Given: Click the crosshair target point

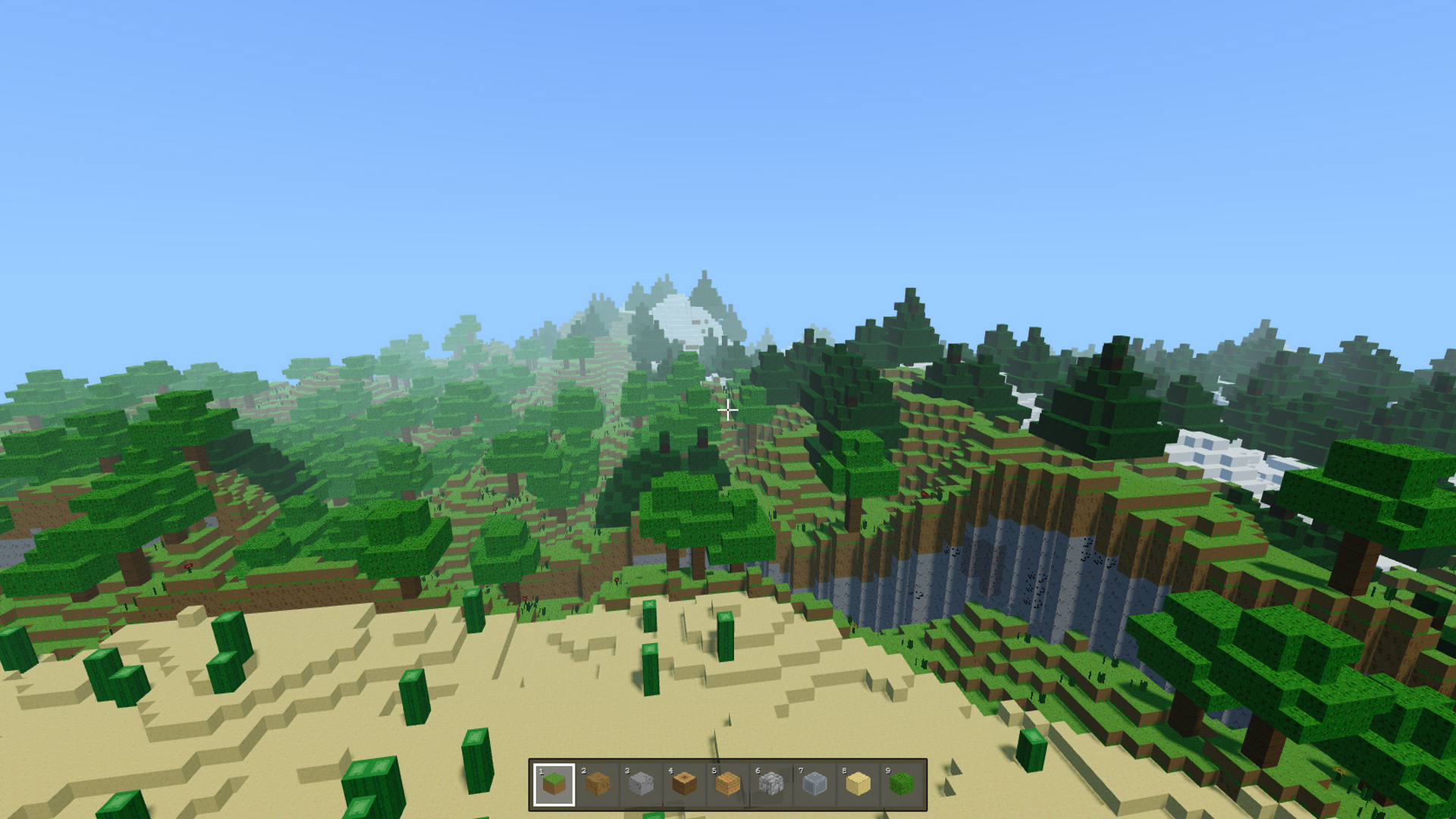Looking at the screenshot, I should pos(728,410).
